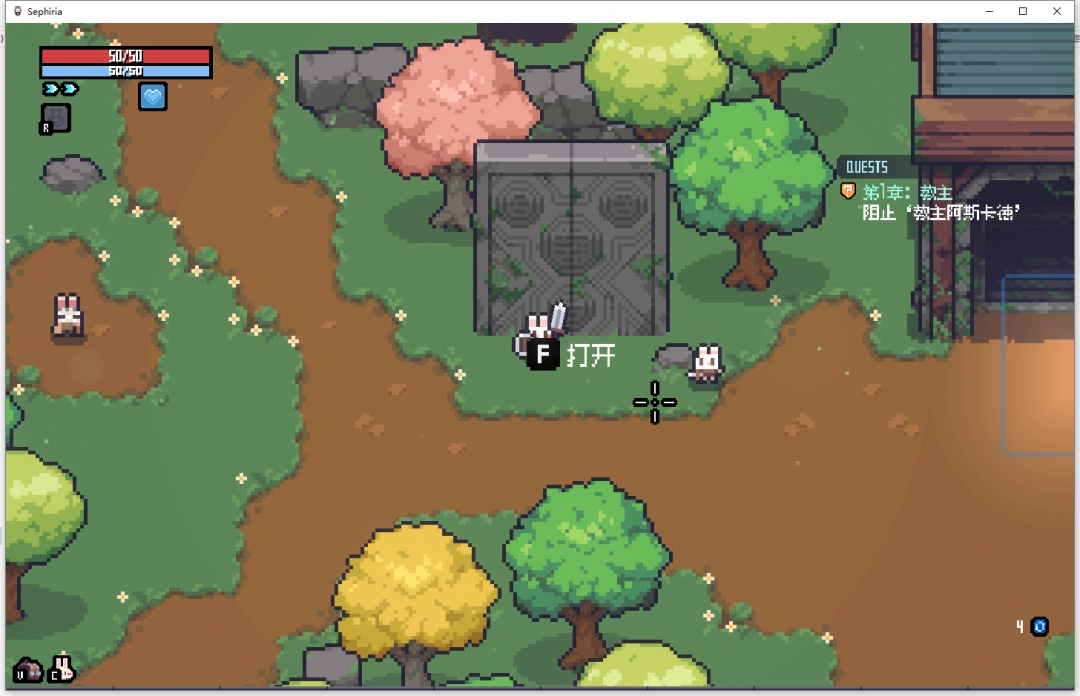Click the blue heart buff icon
Screen dimensions: 1080x696
[153, 96]
